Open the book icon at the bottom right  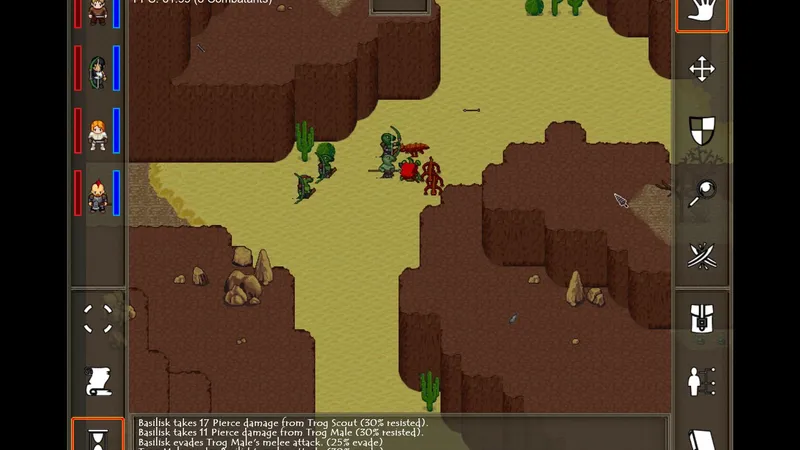point(701,438)
